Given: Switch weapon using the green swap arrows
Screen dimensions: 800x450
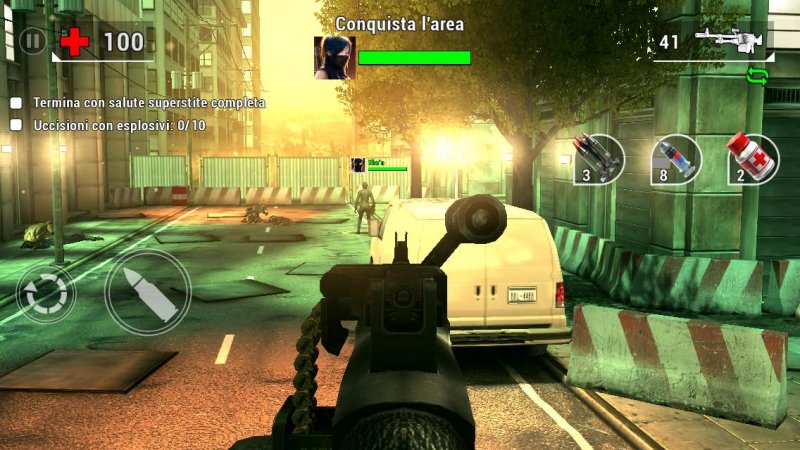Looking at the screenshot, I should [x=756, y=74].
